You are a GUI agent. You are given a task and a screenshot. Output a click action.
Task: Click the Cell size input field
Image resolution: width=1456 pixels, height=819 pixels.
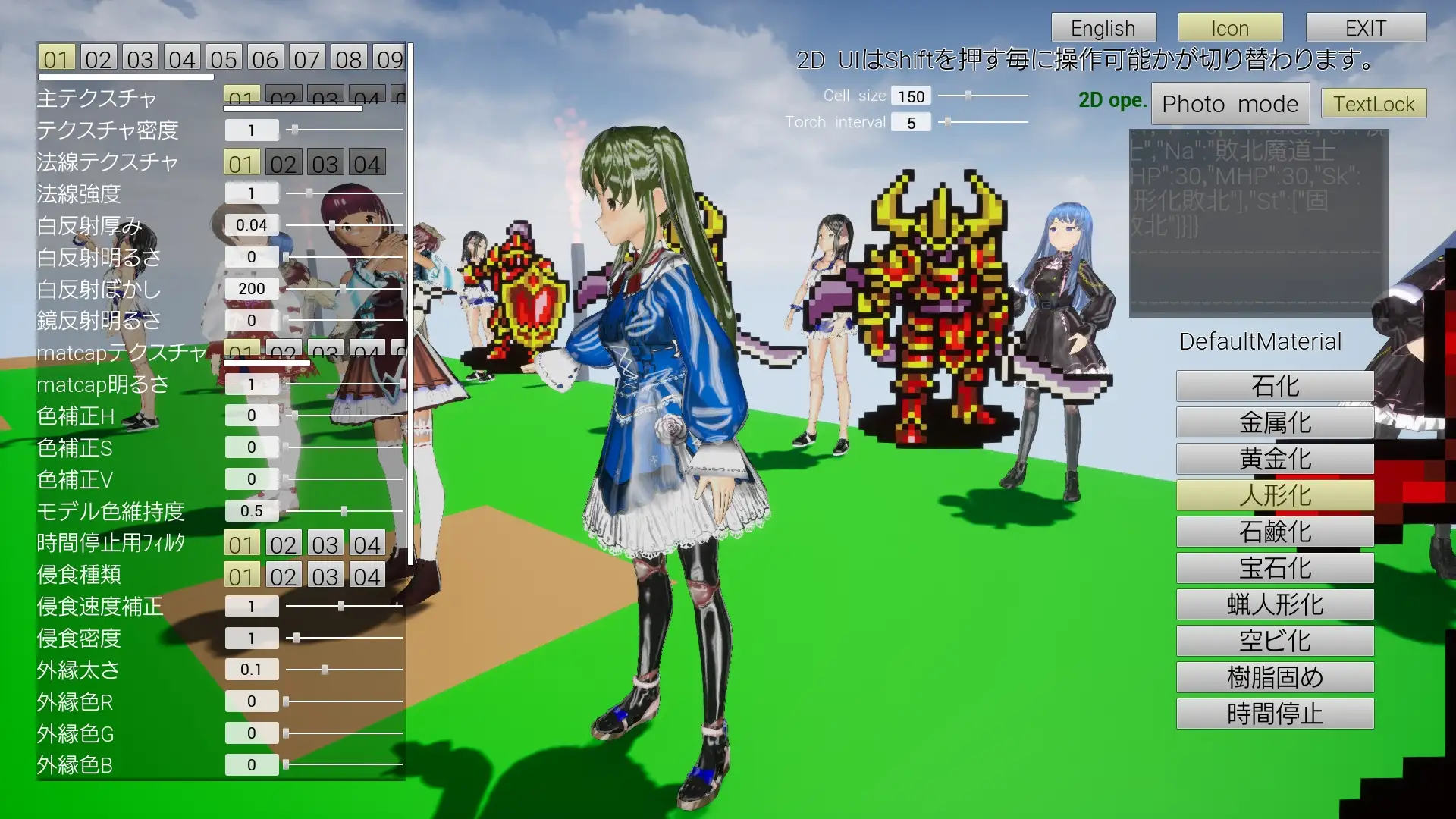pos(912,96)
